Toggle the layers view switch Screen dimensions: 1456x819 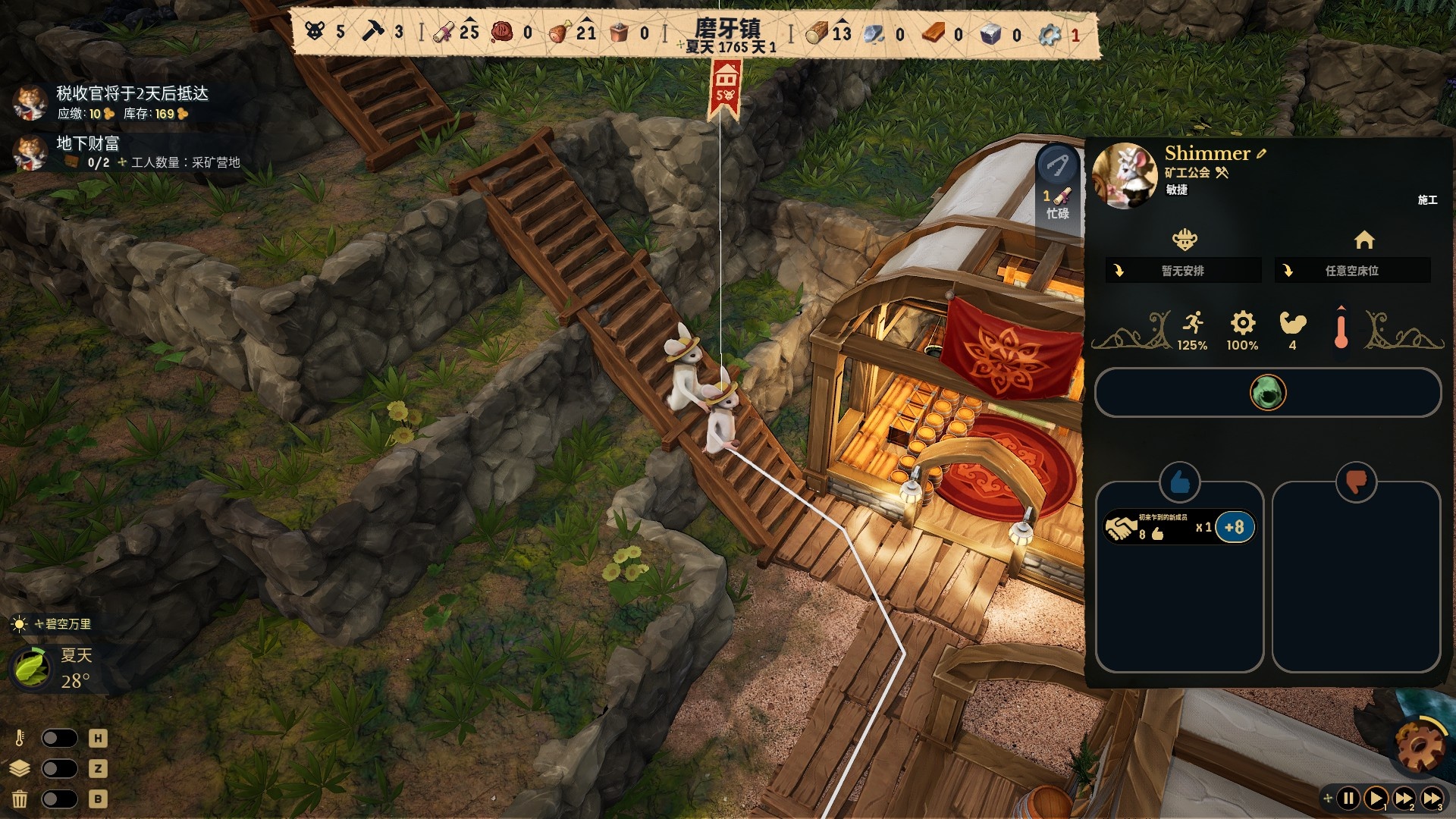pos(59,768)
